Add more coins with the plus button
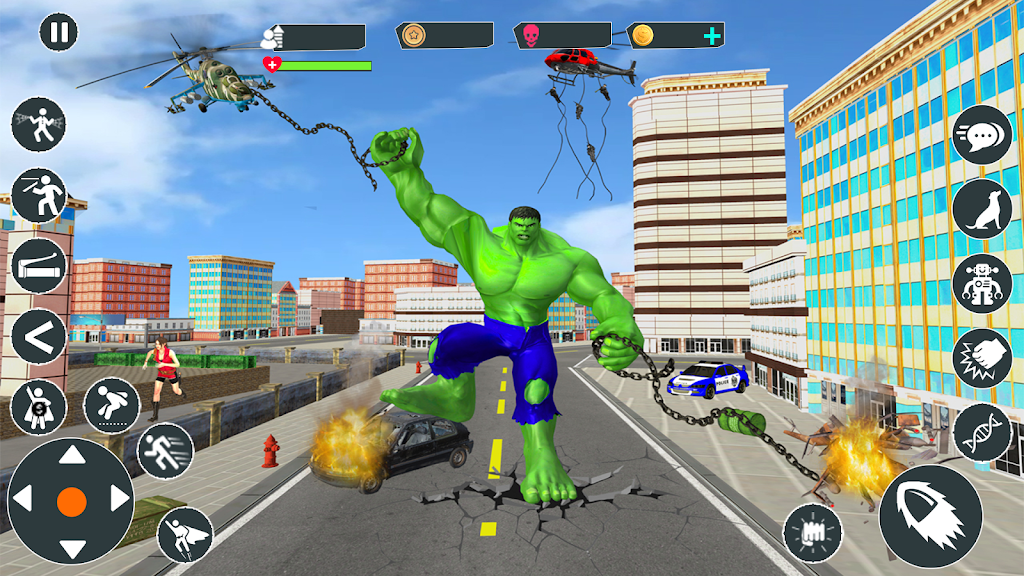1024x576 pixels. (x=711, y=37)
